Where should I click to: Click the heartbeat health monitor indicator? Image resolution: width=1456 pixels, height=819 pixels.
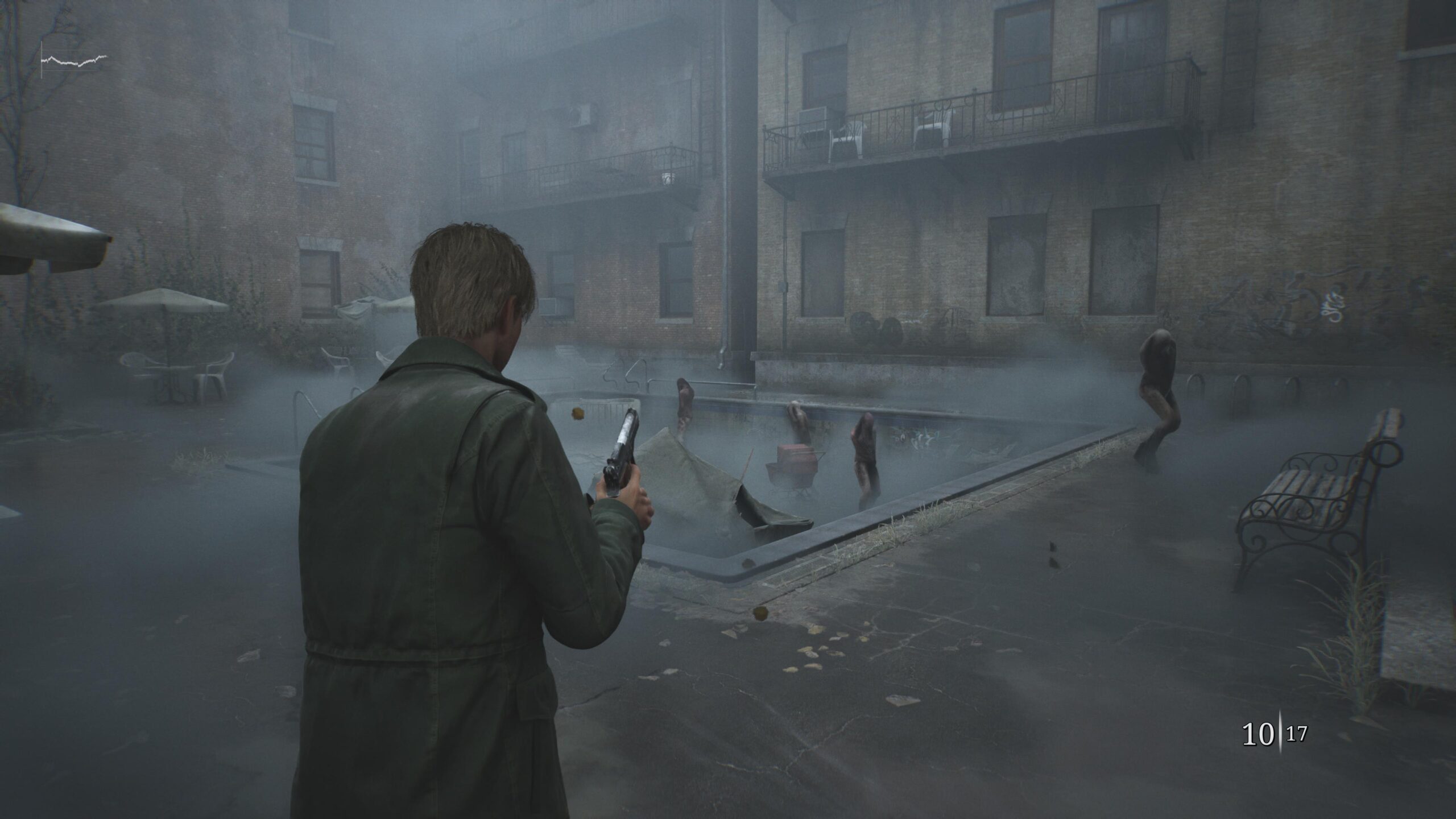pyautogui.click(x=74, y=57)
